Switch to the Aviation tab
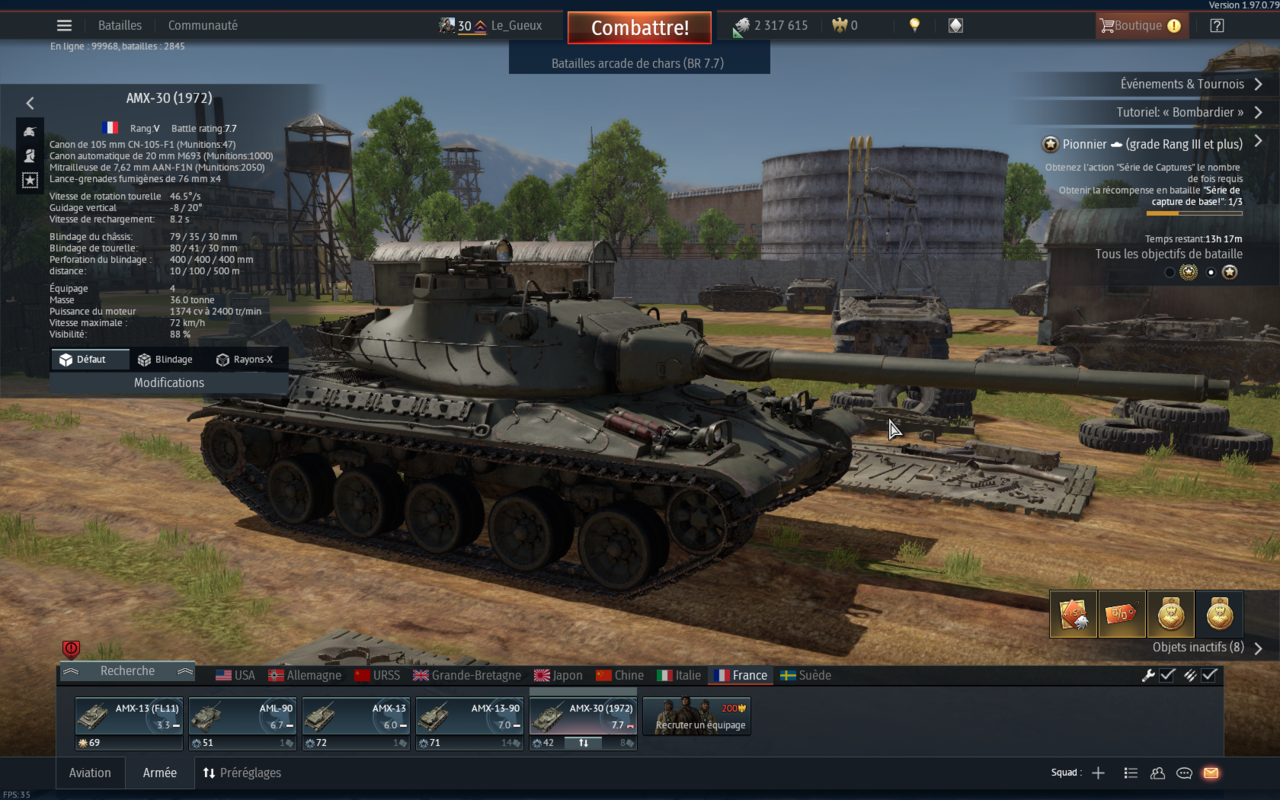 [90, 773]
